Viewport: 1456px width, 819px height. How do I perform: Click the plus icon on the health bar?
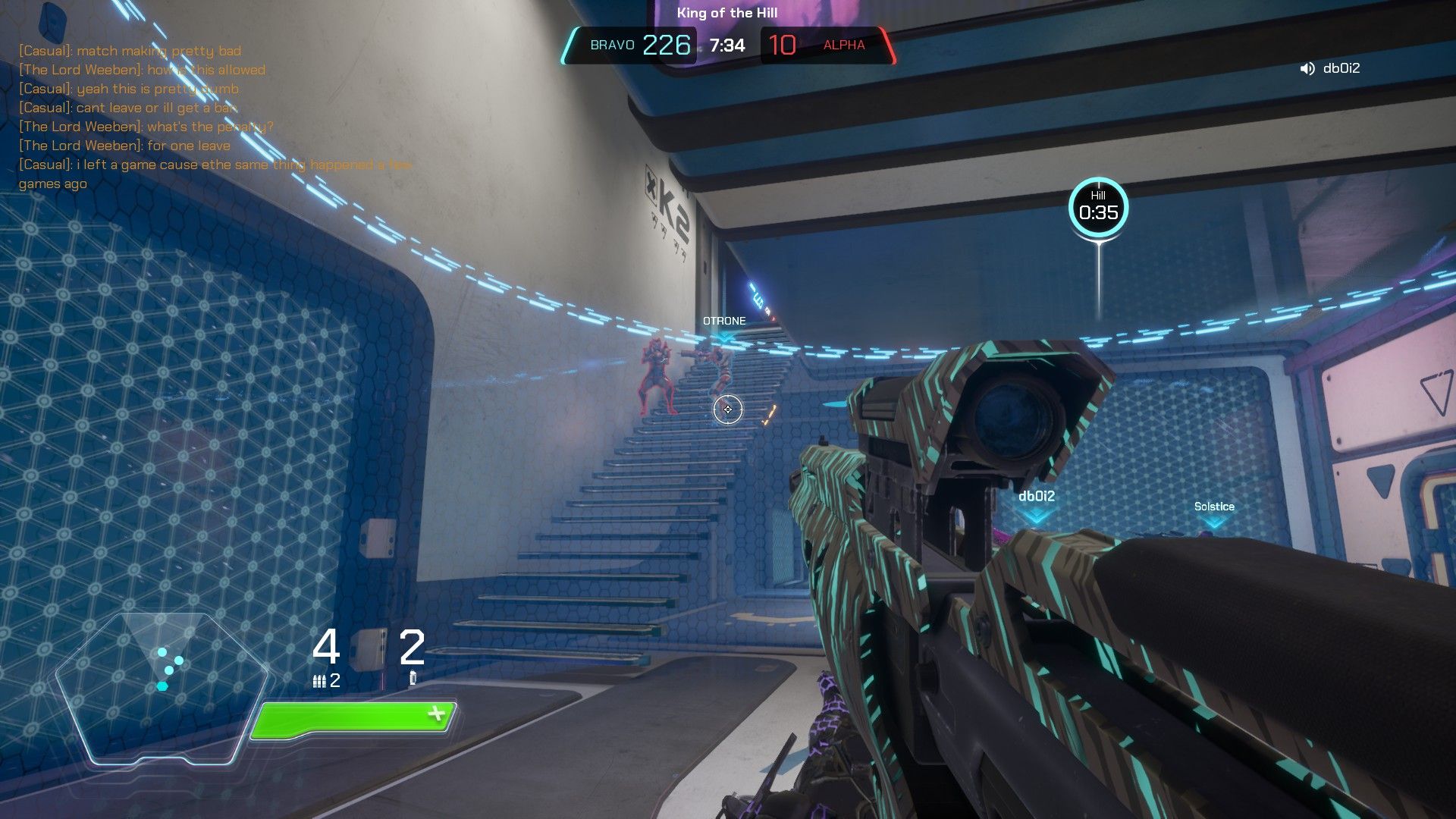tap(436, 712)
